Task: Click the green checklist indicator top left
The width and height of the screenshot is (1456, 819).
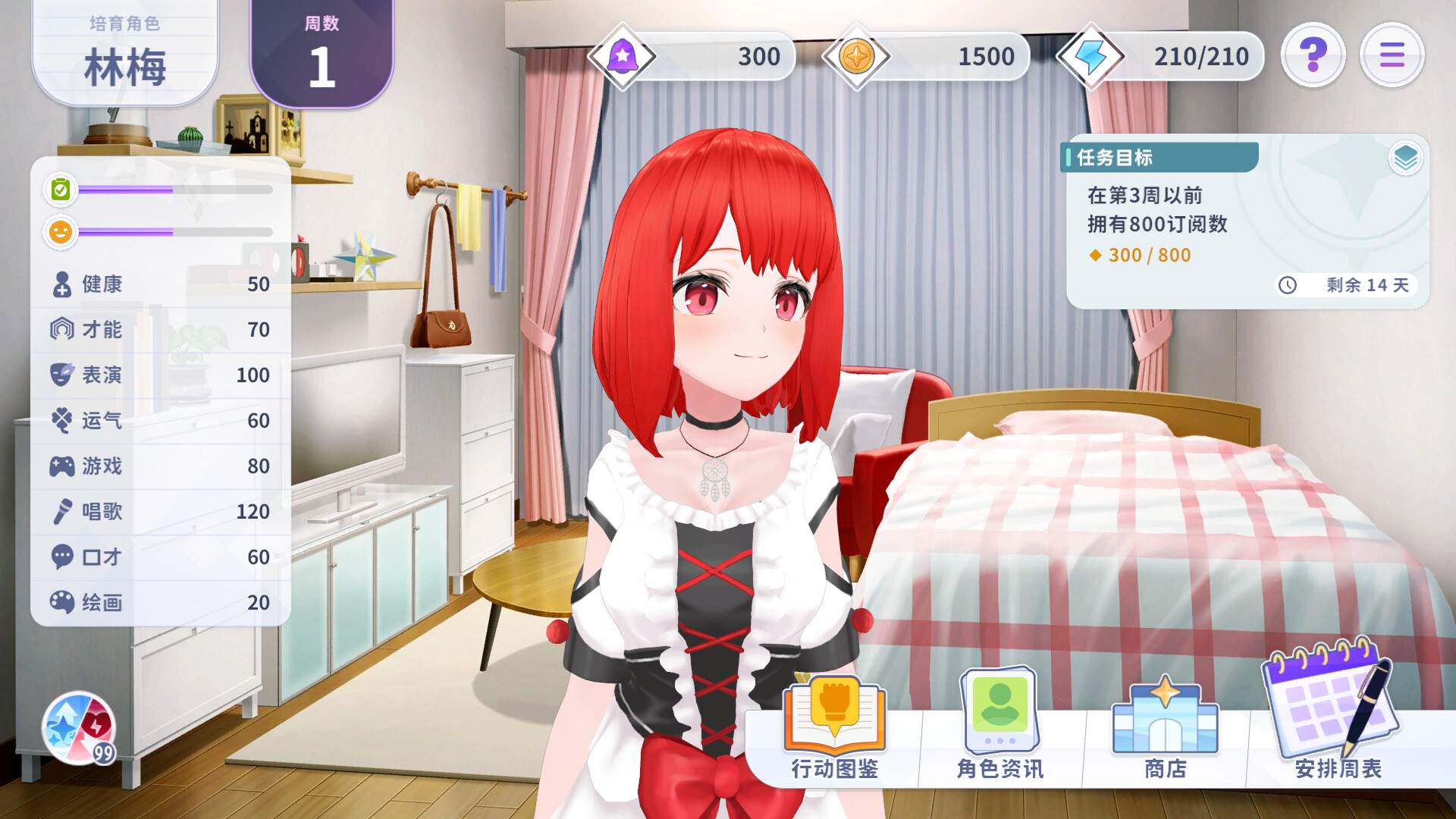Action: (60, 188)
